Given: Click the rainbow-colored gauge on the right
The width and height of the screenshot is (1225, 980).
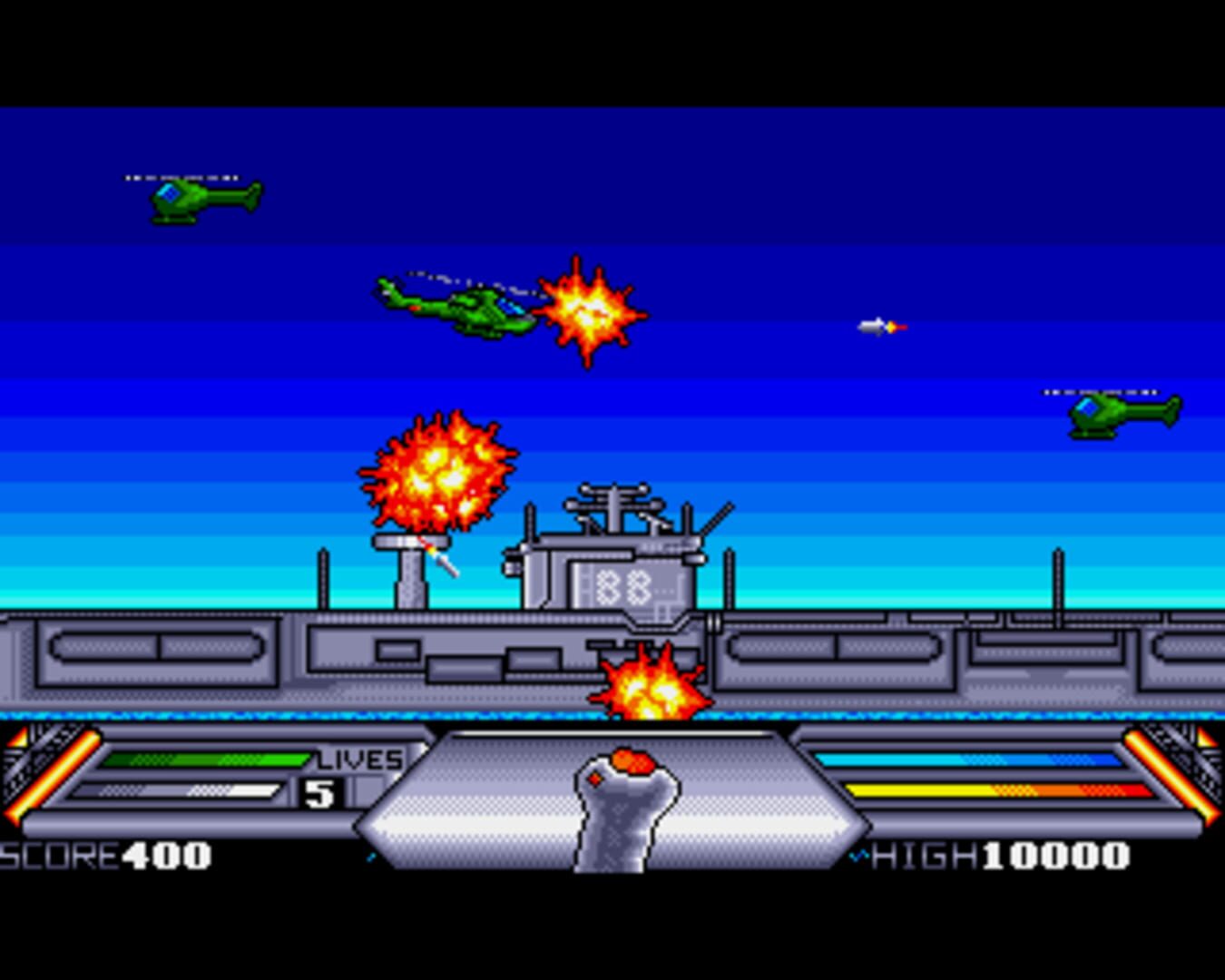Looking at the screenshot, I should [x=989, y=791].
